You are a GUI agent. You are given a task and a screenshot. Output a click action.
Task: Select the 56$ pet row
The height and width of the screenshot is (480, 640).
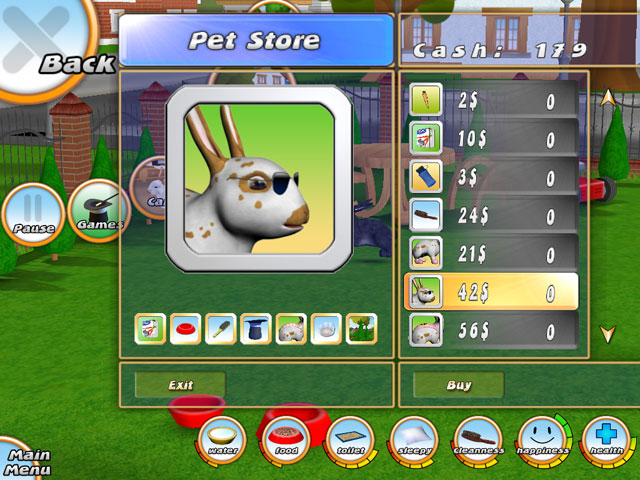point(494,329)
